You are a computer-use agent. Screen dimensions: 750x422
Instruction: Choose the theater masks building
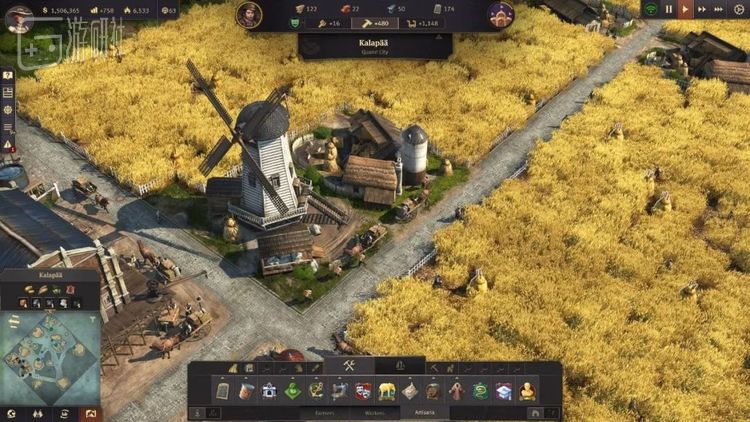coord(363,390)
